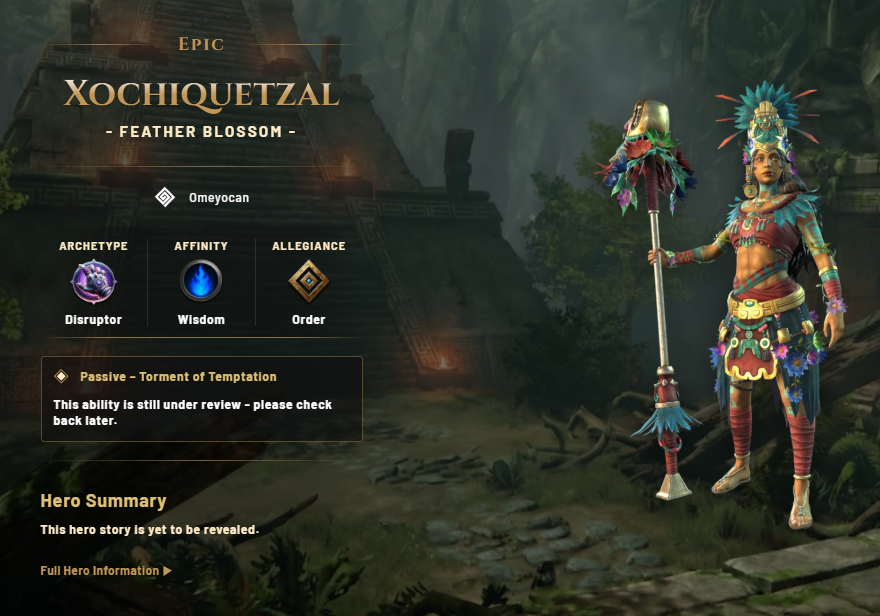This screenshot has width=880, height=616.
Task: Click the Omeyocan faction label
Action: click(218, 198)
